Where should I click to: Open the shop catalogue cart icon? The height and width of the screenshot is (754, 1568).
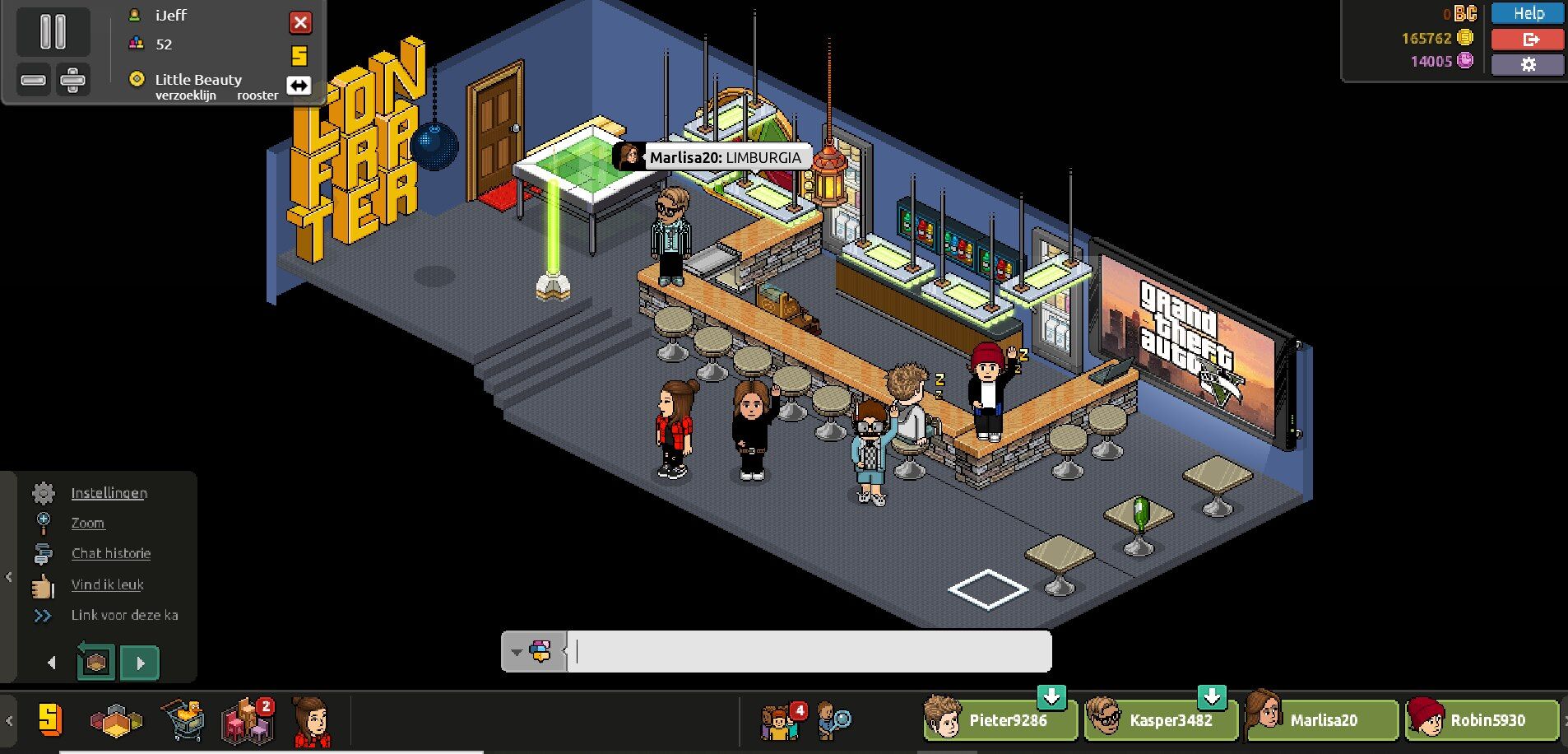[x=183, y=721]
